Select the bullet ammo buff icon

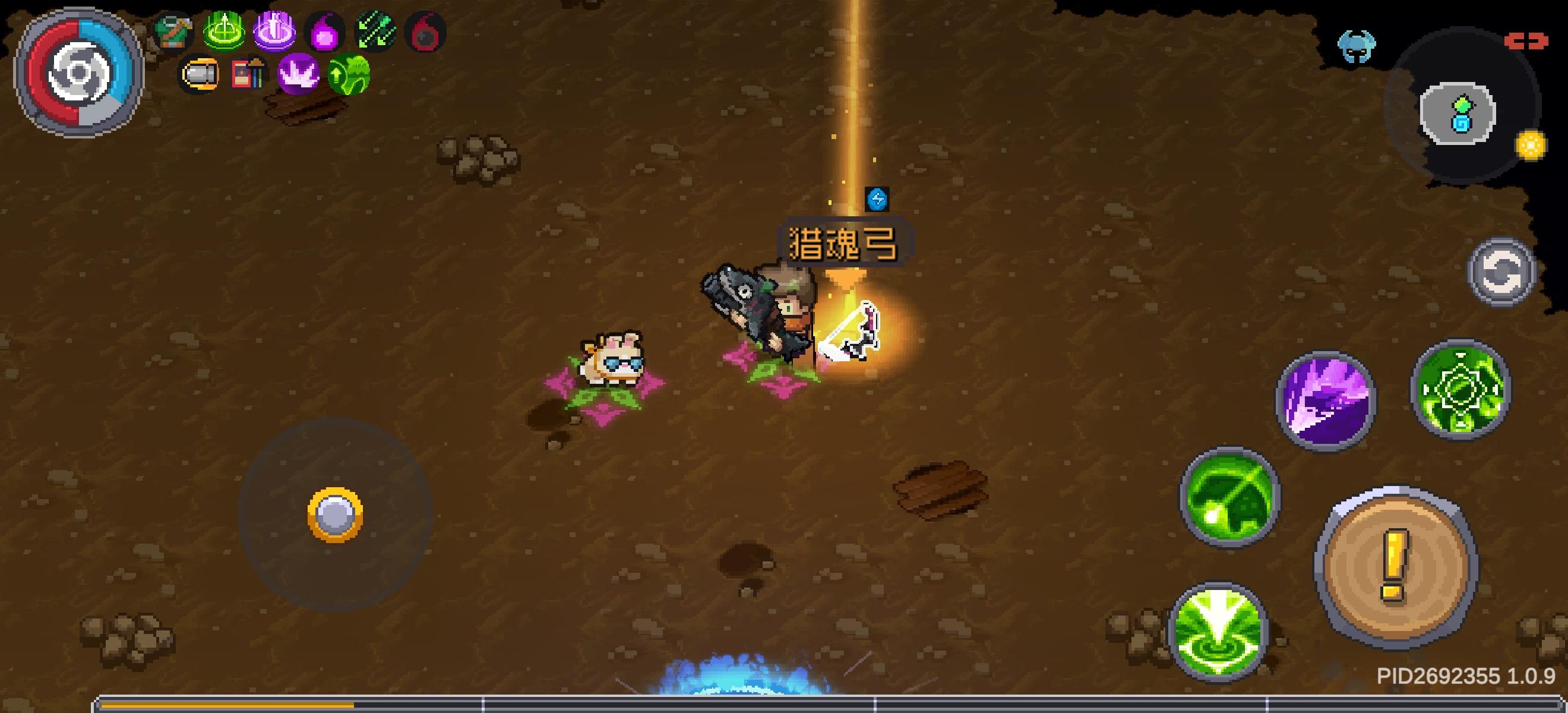coord(201,73)
